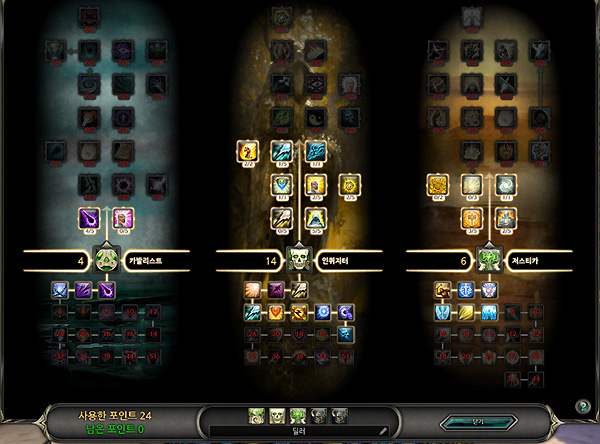Open the help question mark button

click(583, 406)
